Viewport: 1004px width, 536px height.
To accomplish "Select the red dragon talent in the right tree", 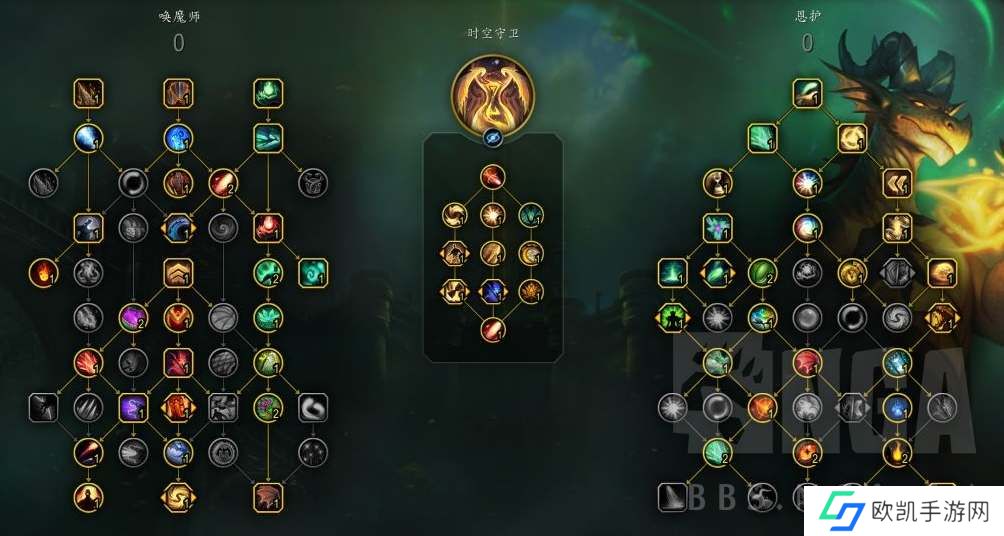I will [807, 362].
